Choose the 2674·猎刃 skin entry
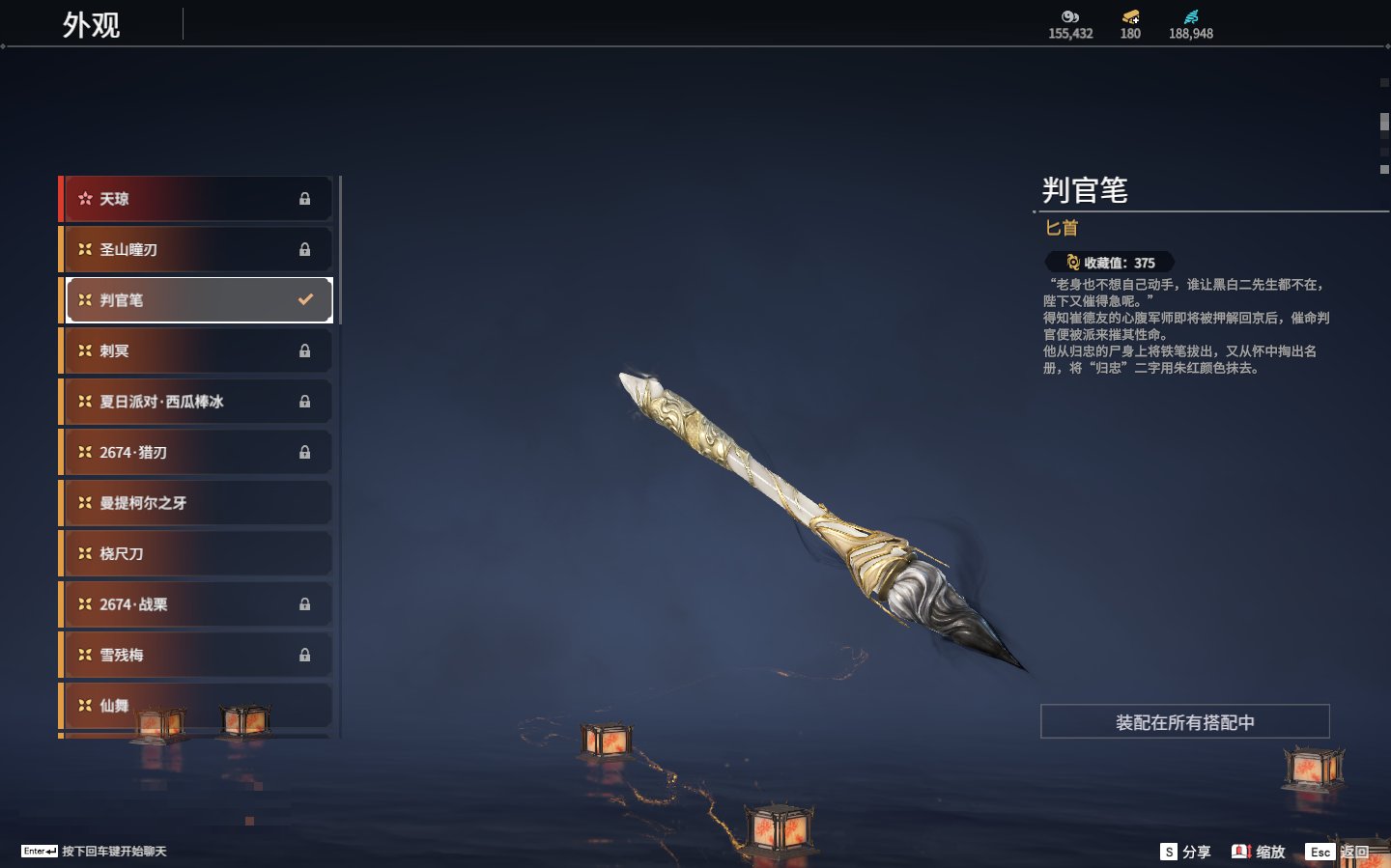 [197, 452]
